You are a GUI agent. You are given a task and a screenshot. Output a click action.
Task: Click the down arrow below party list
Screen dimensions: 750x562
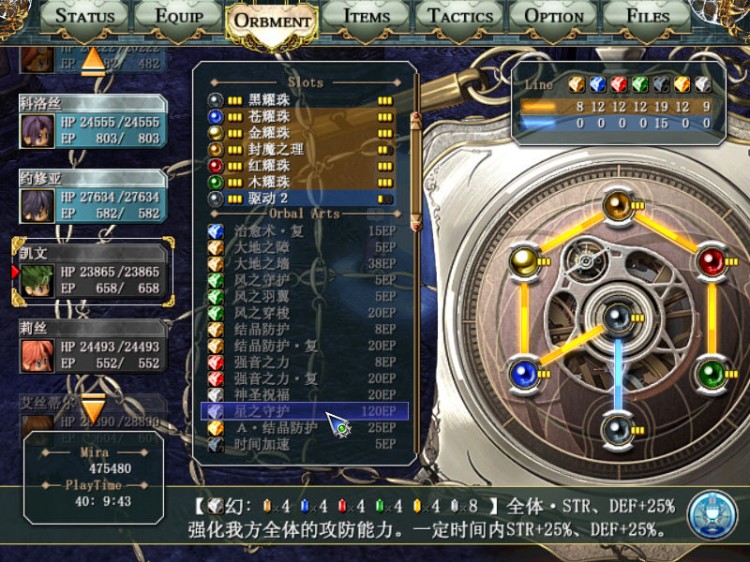click(92, 409)
